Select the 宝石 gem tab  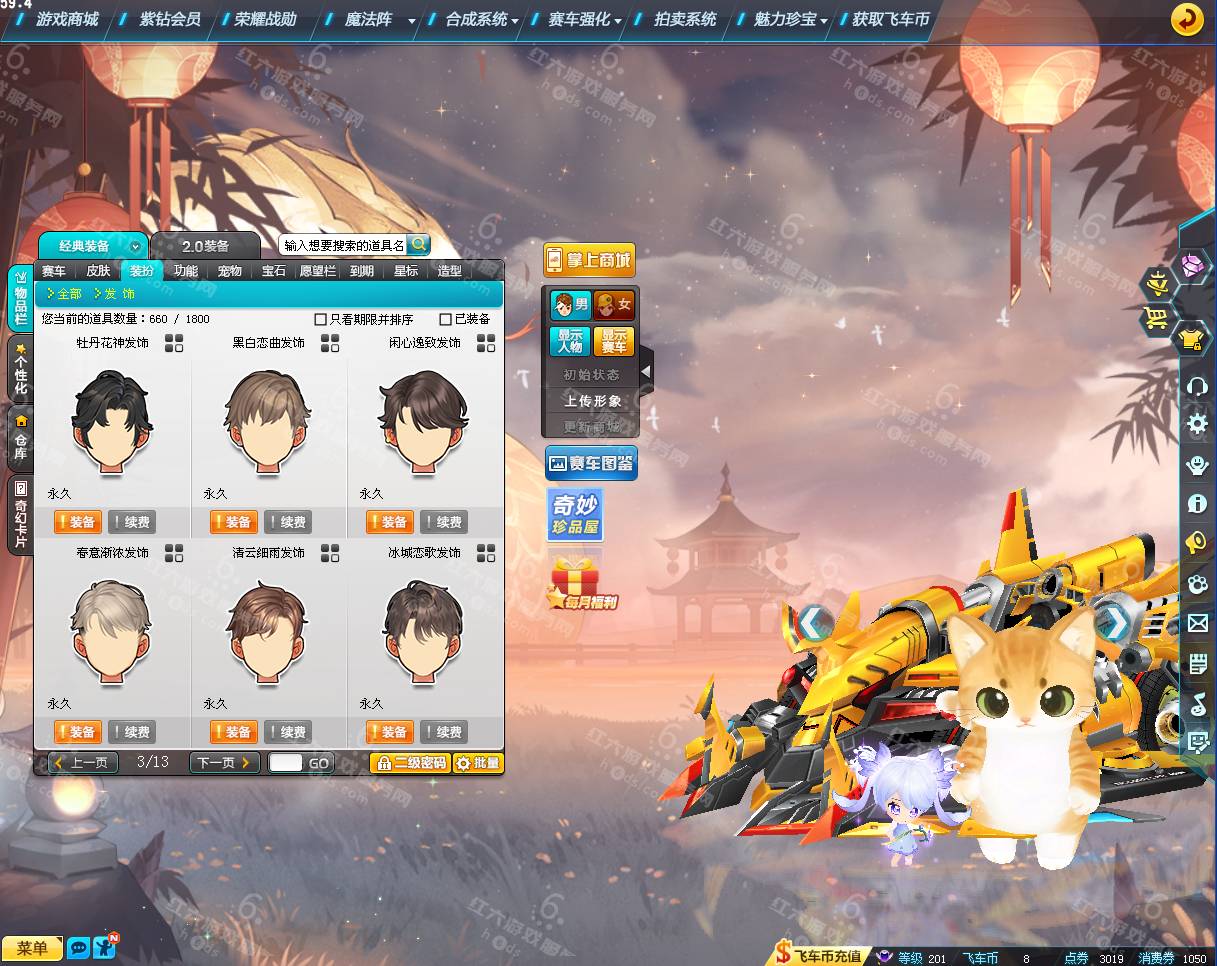pyautogui.click(x=274, y=271)
